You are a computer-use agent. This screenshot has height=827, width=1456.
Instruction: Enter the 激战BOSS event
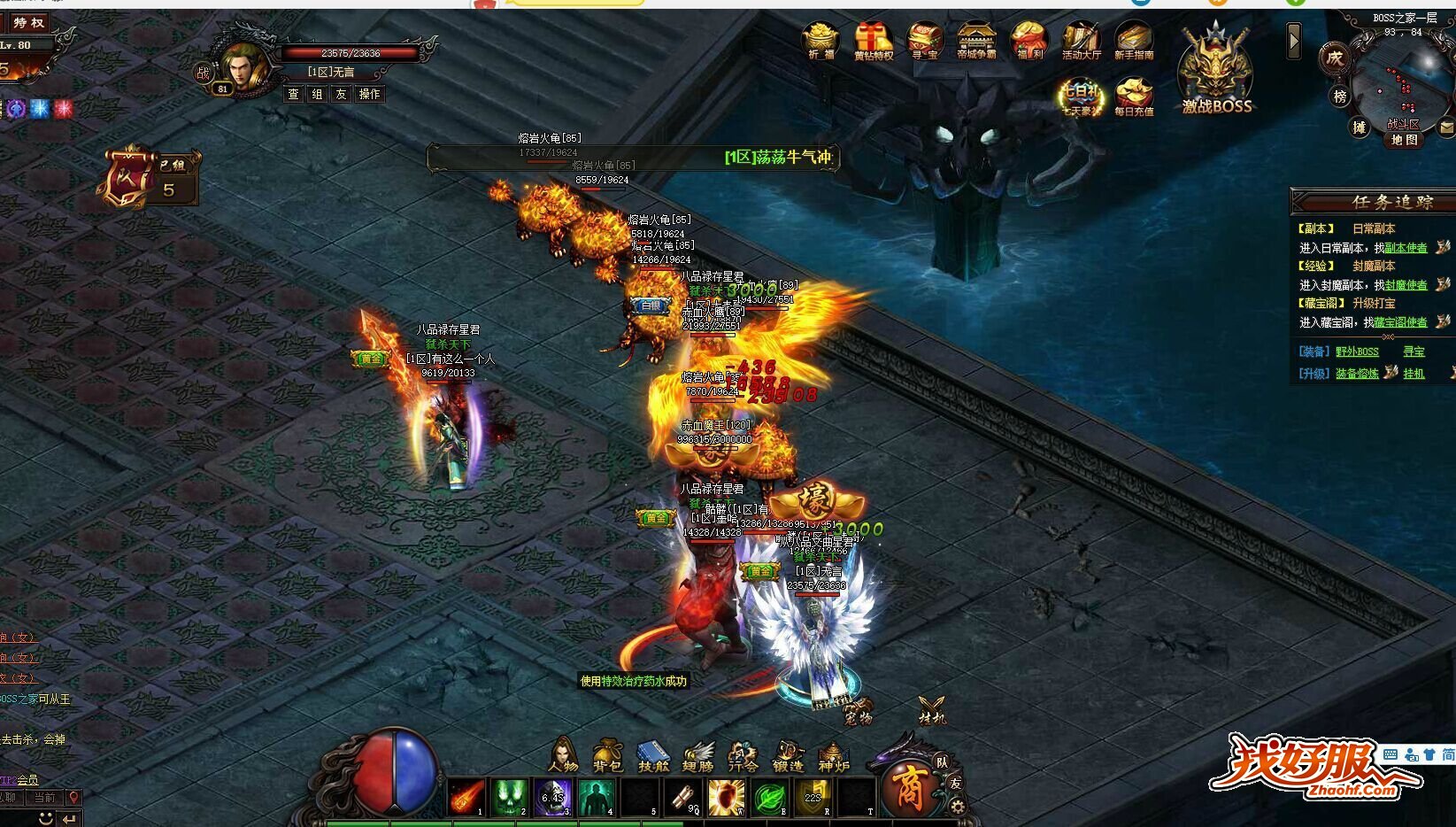[x=1217, y=75]
